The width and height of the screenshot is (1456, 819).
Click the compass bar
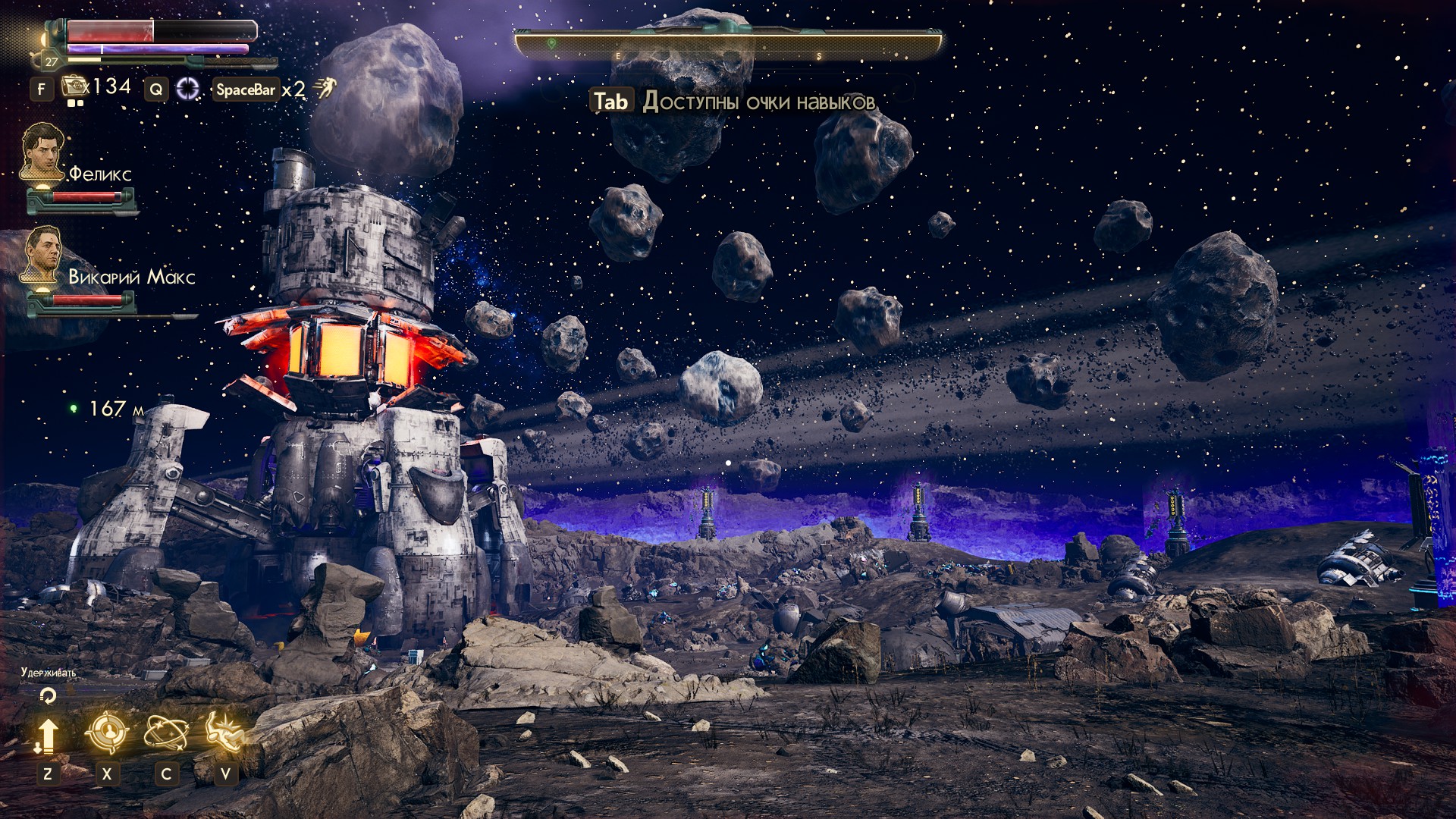[728, 44]
